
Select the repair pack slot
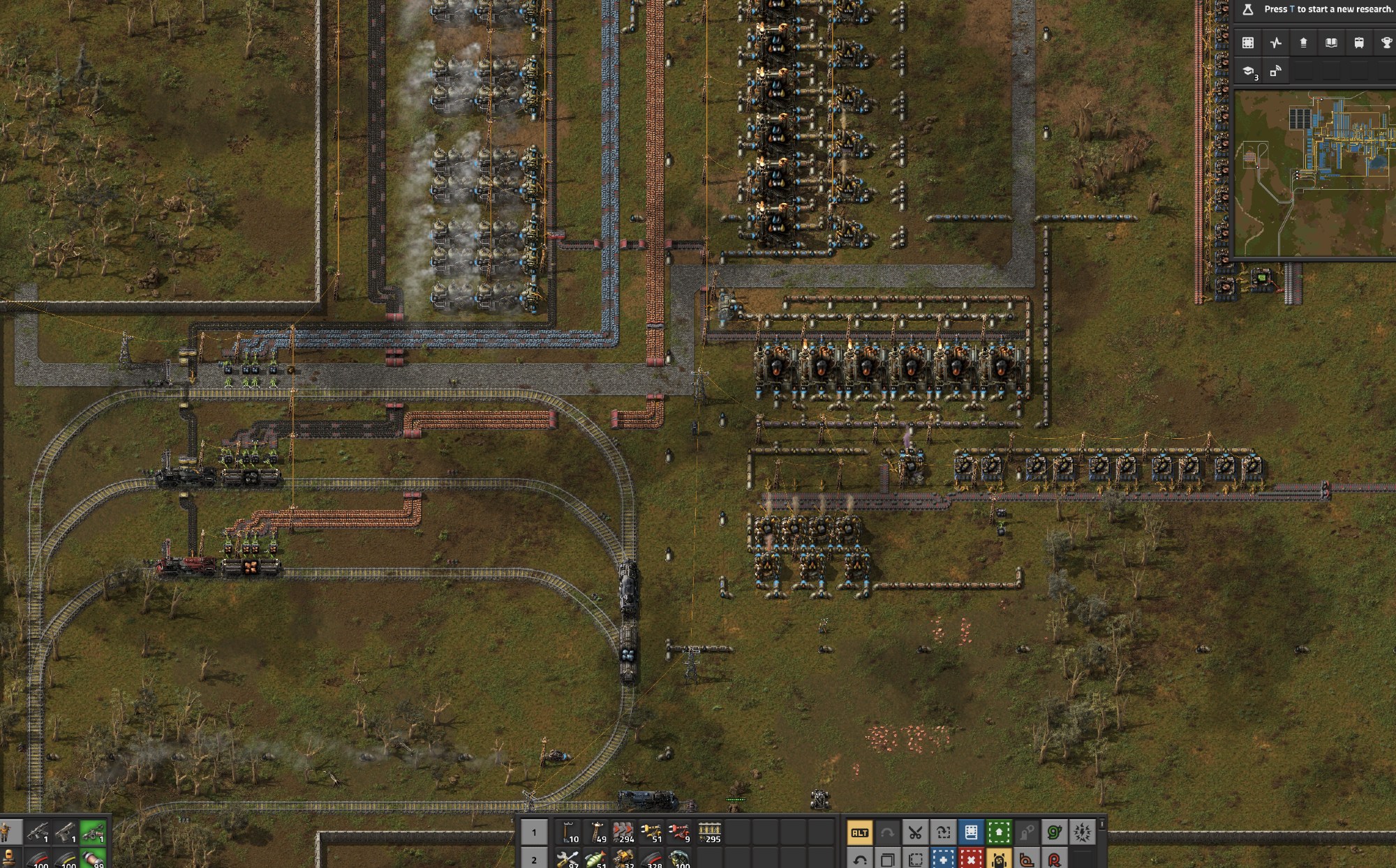coord(569,858)
